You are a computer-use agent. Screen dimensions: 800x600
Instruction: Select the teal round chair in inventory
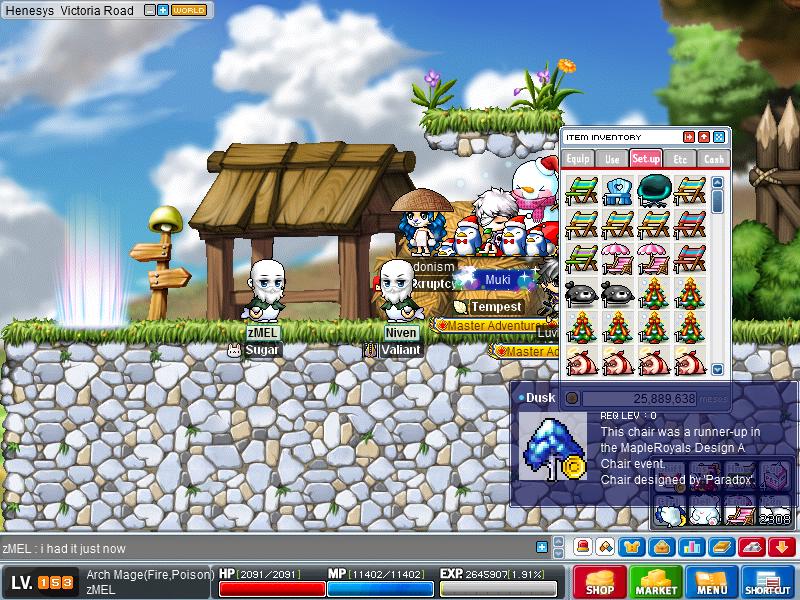[654, 188]
